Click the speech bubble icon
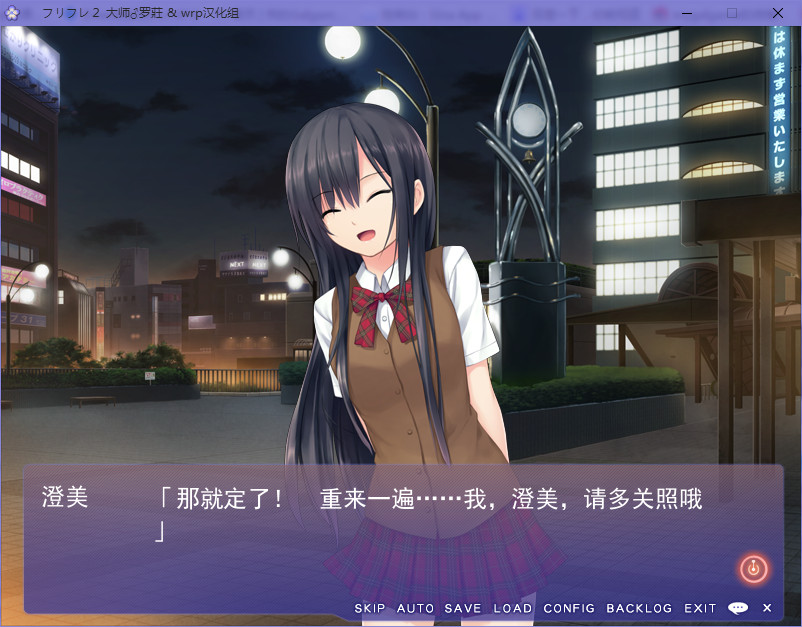Image resolution: width=802 pixels, height=627 pixels. [738, 608]
